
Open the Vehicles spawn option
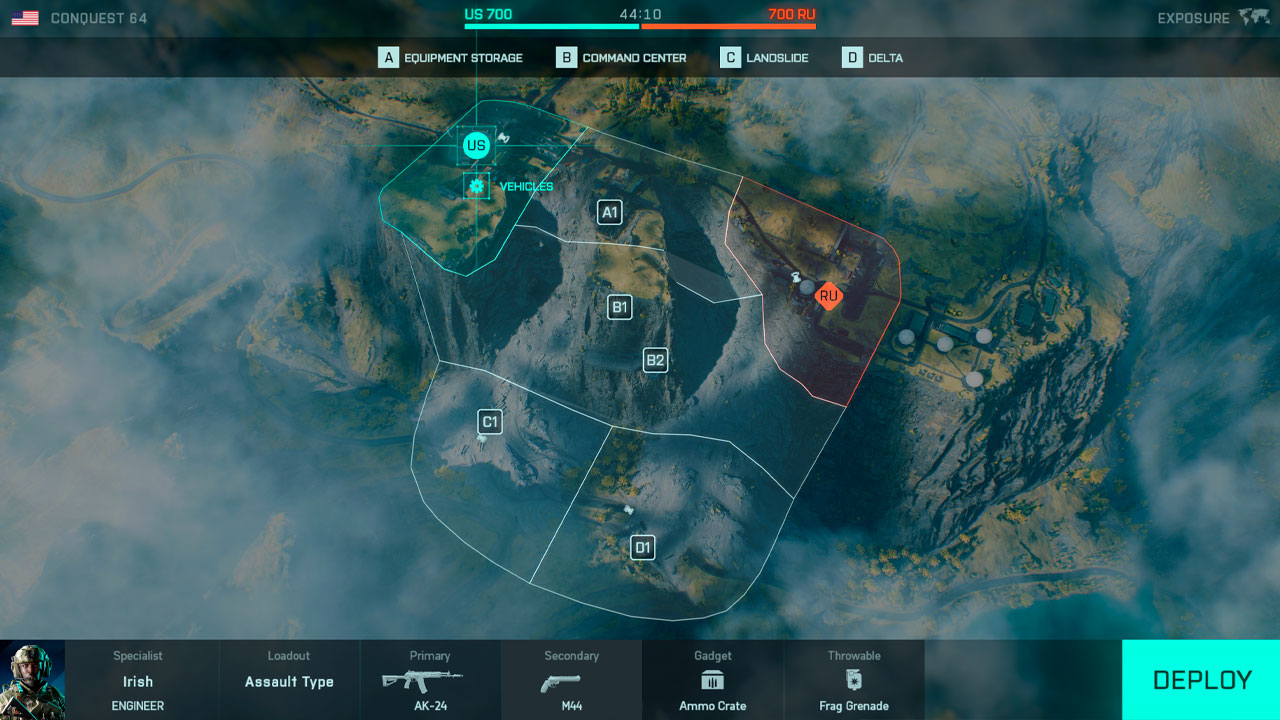click(x=477, y=186)
